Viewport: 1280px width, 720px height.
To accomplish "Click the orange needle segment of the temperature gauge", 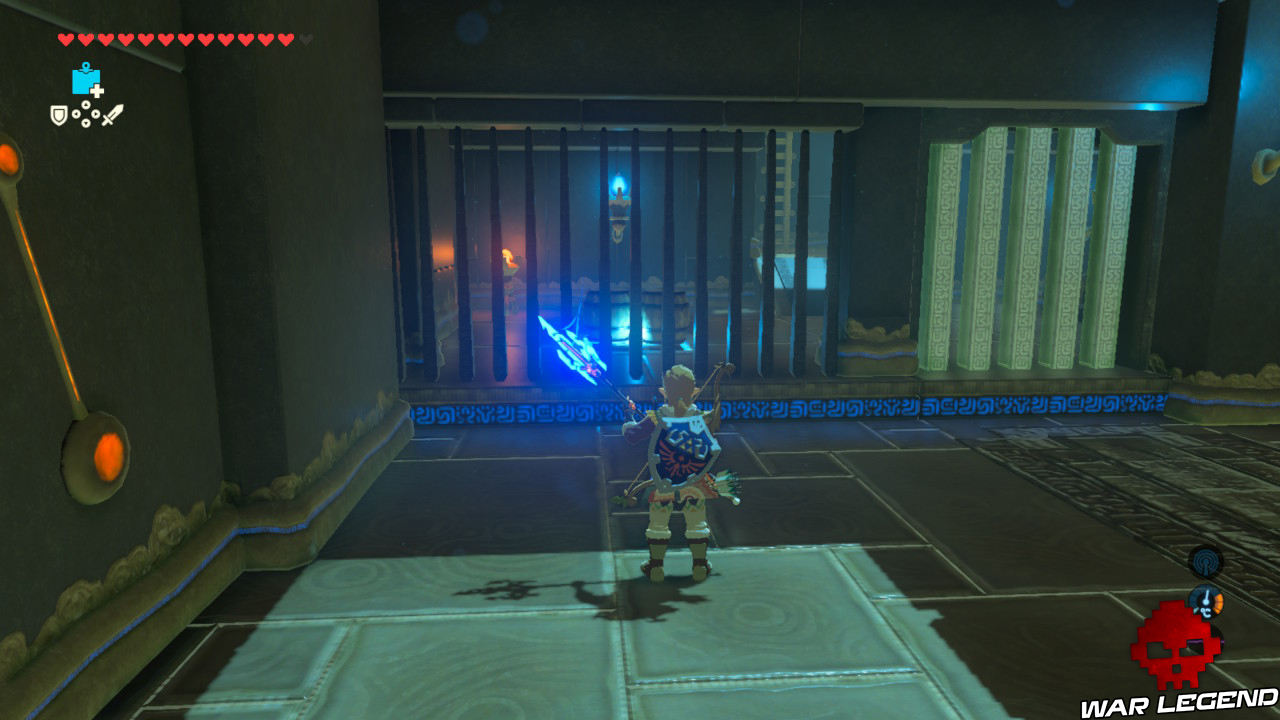I will click(x=1219, y=600).
